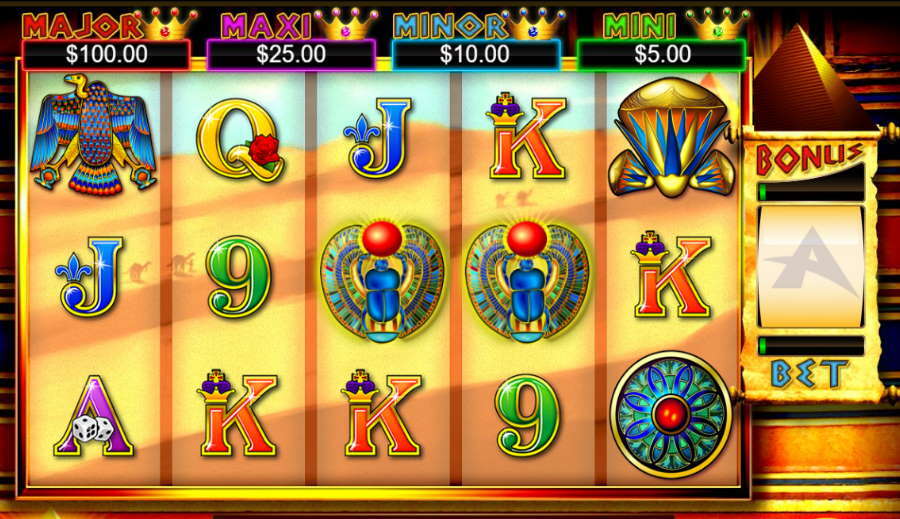This screenshot has height=519, width=900.
Task: Click the Bonus Bet reel panel
Action: pyautogui.click(x=810, y=266)
